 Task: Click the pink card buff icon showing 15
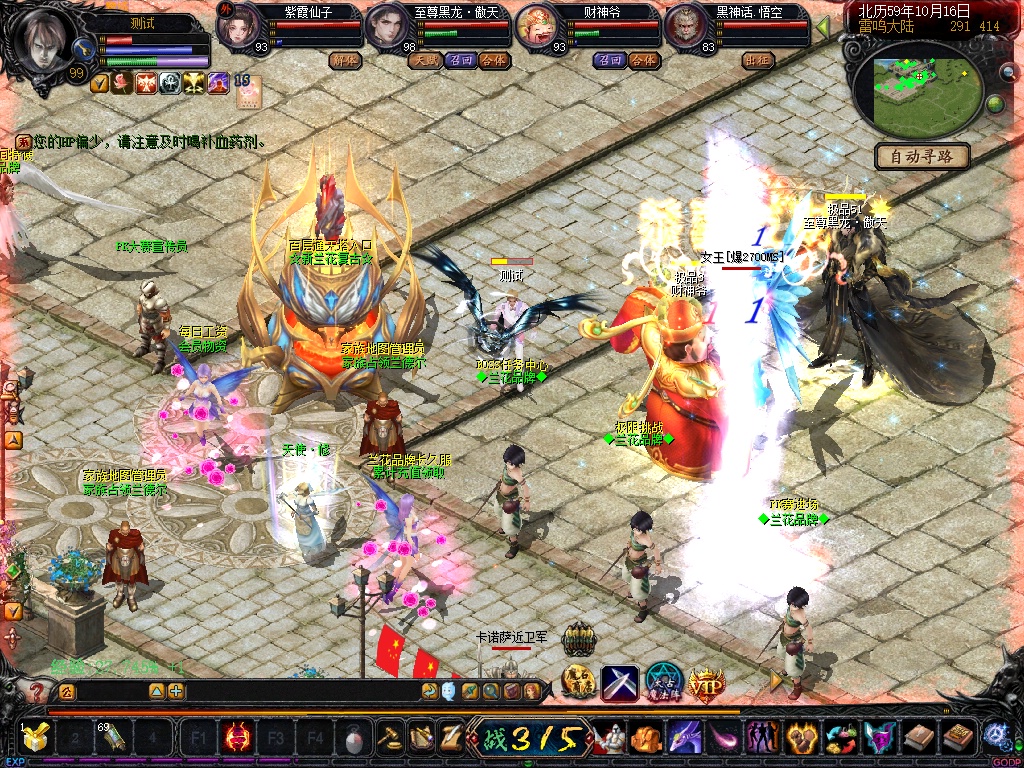tap(247, 88)
